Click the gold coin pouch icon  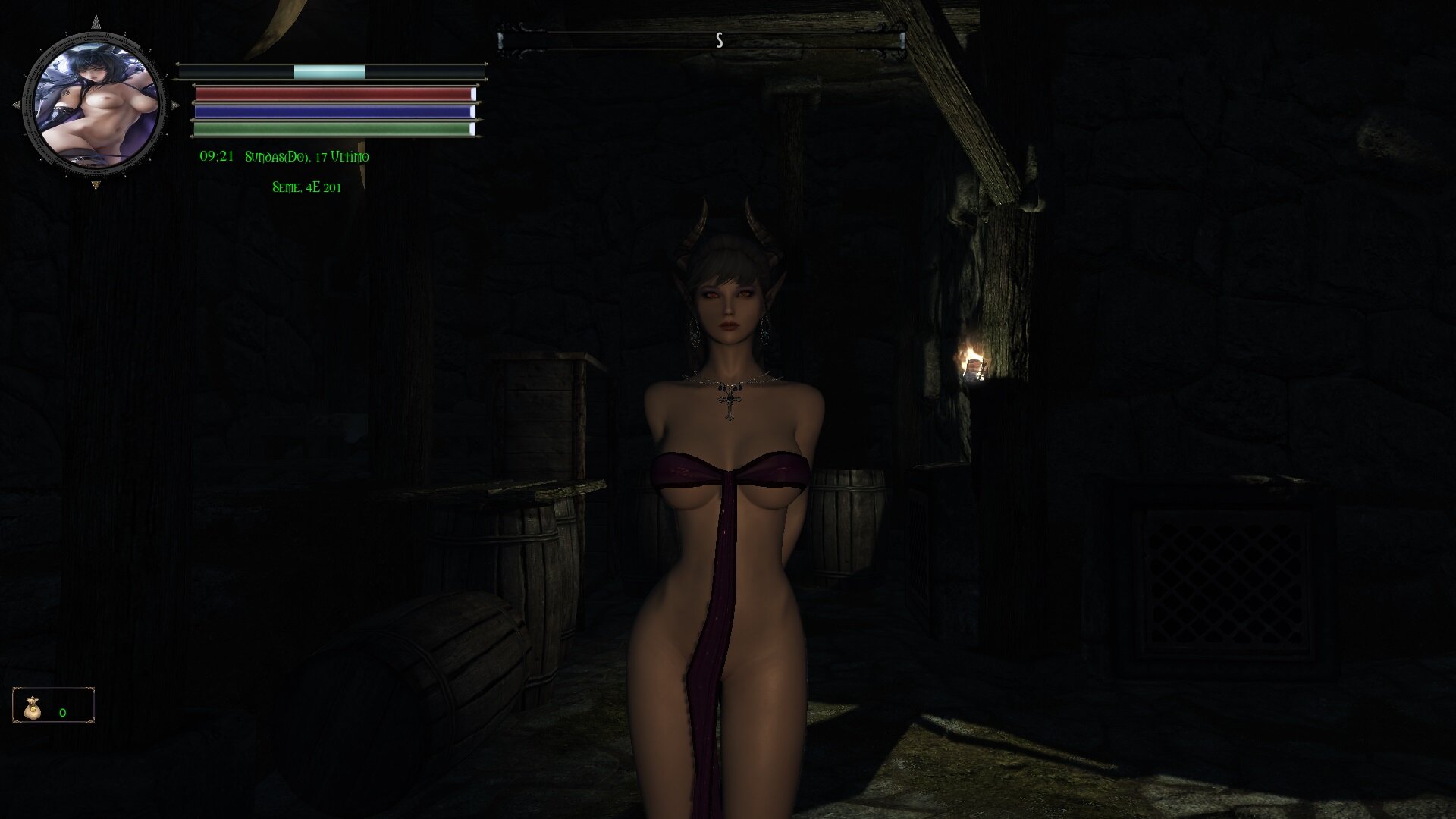pyautogui.click(x=32, y=707)
